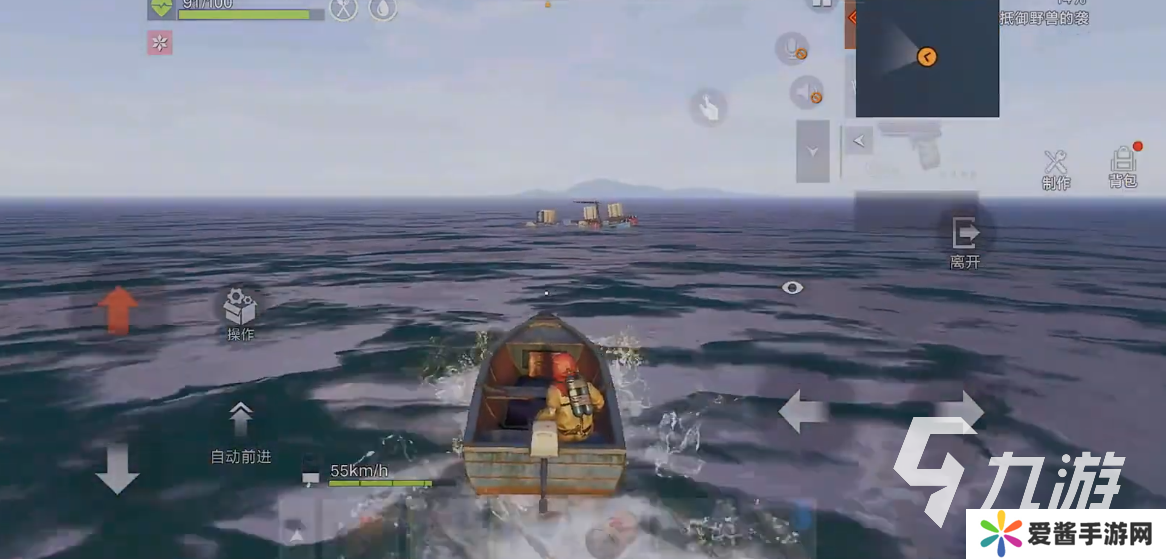Screen dimensions: 1166x559
Task: Open the 背包 backpack
Action: (x=1123, y=163)
